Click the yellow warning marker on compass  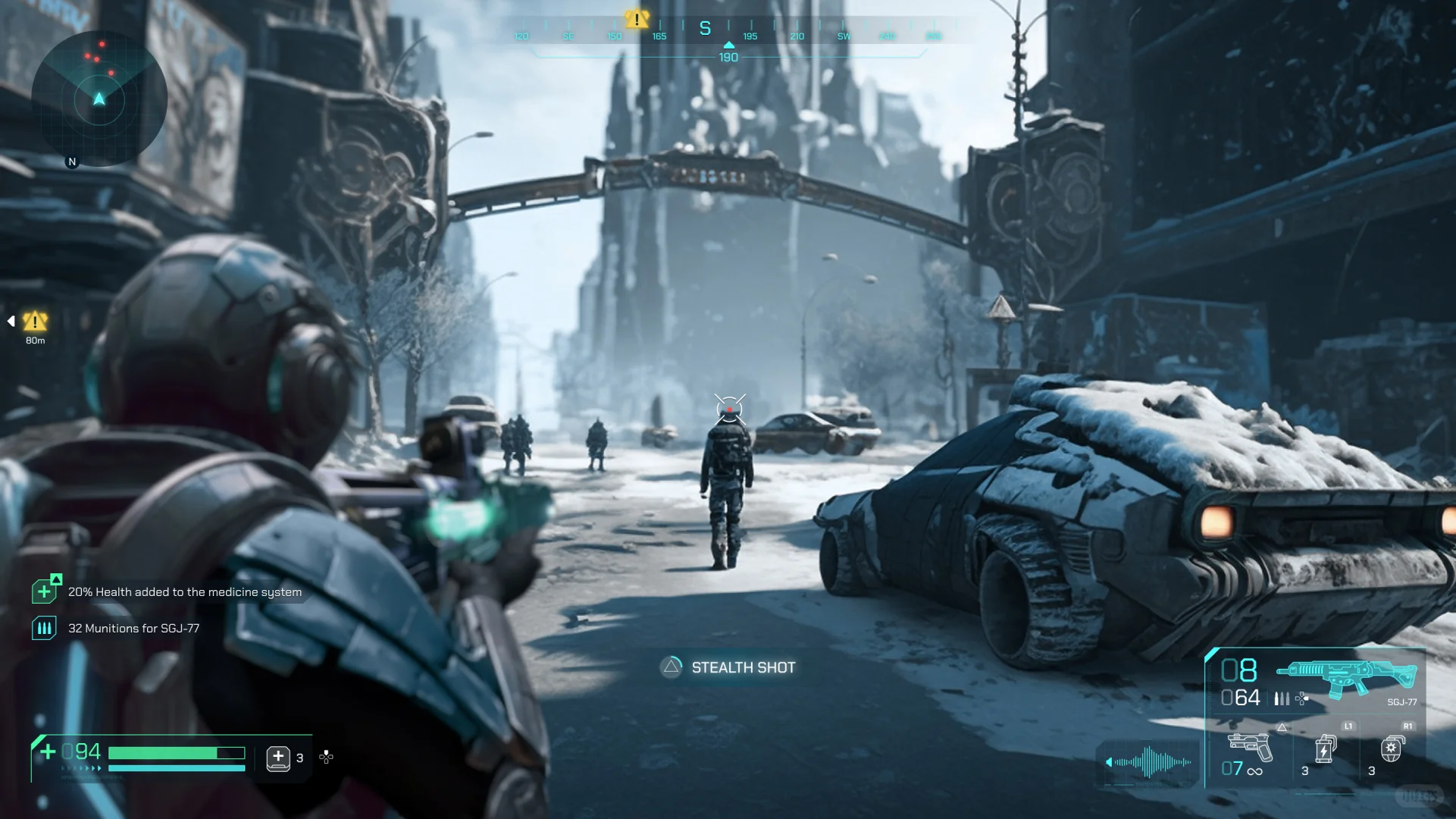pos(637,19)
